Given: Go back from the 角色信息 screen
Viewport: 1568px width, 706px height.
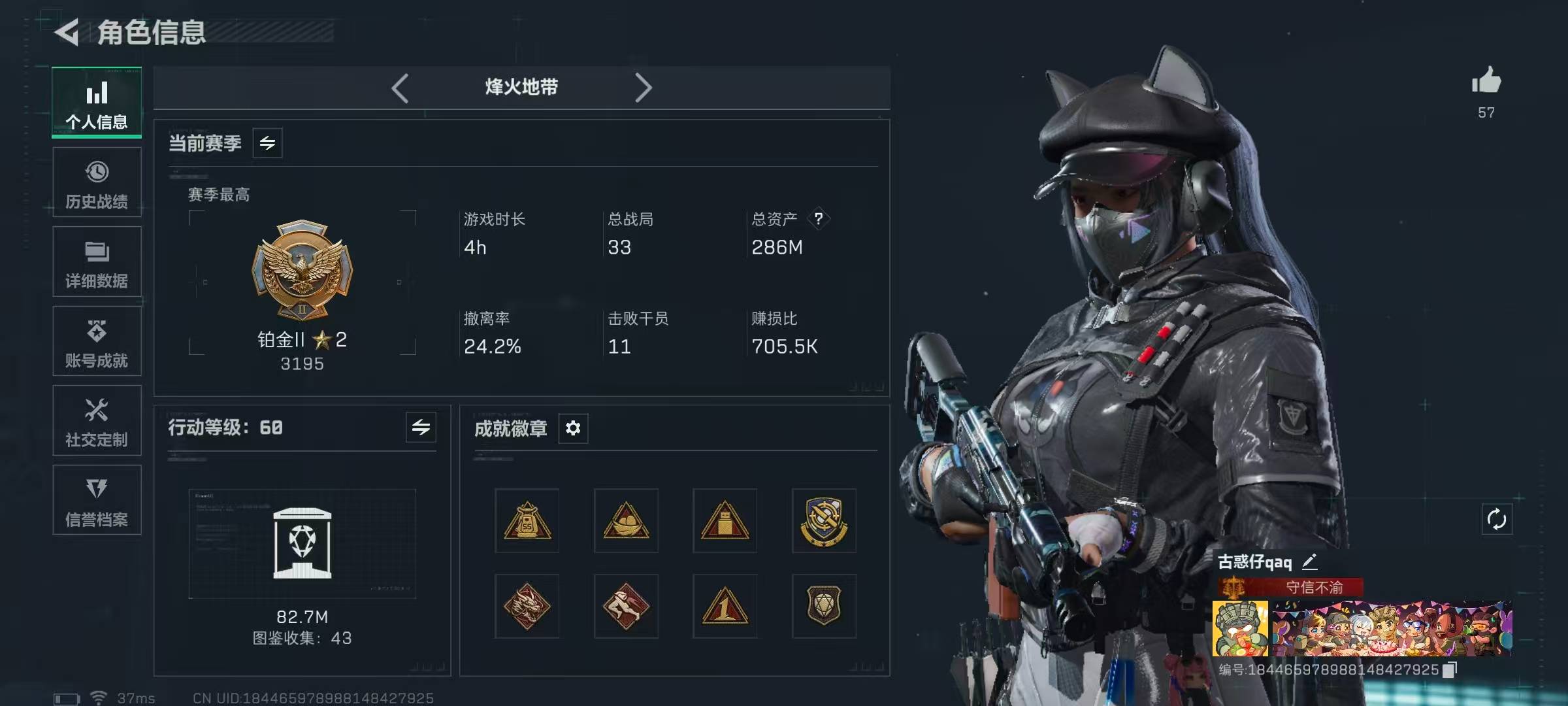Looking at the screenshot, I should coord(67,32).
